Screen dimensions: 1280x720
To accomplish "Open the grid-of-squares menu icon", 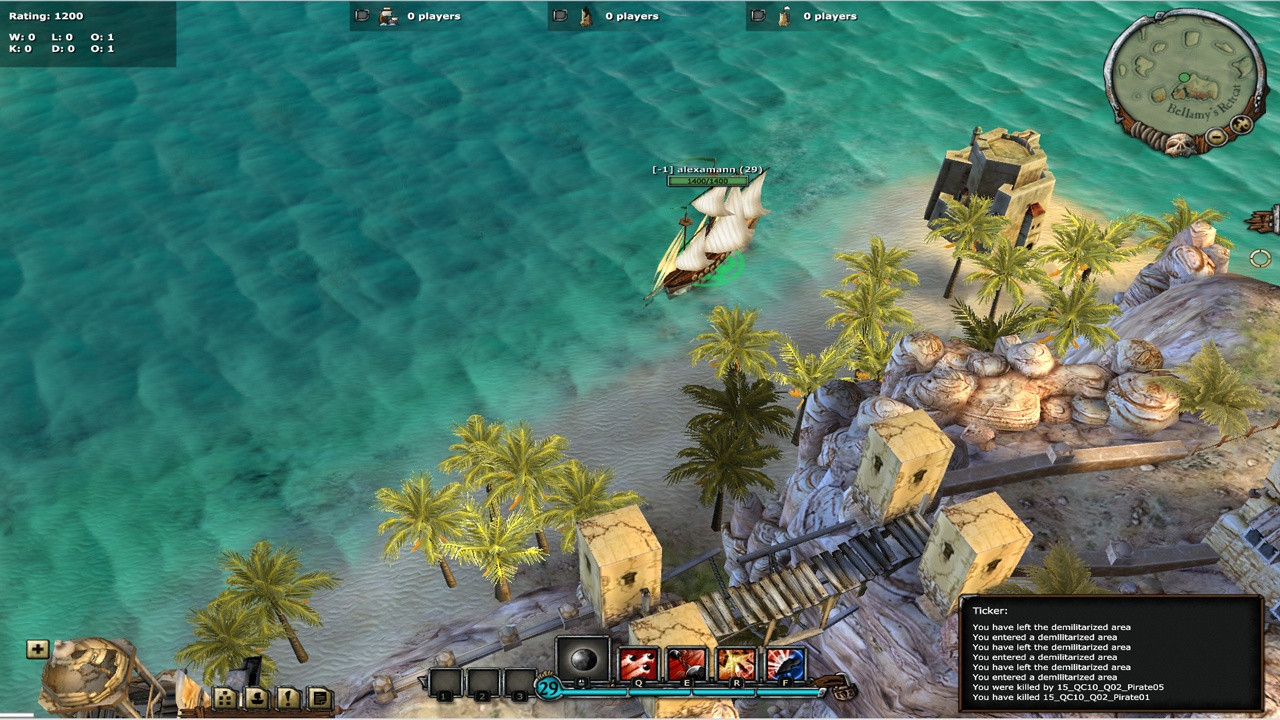I will click(225, 698).
